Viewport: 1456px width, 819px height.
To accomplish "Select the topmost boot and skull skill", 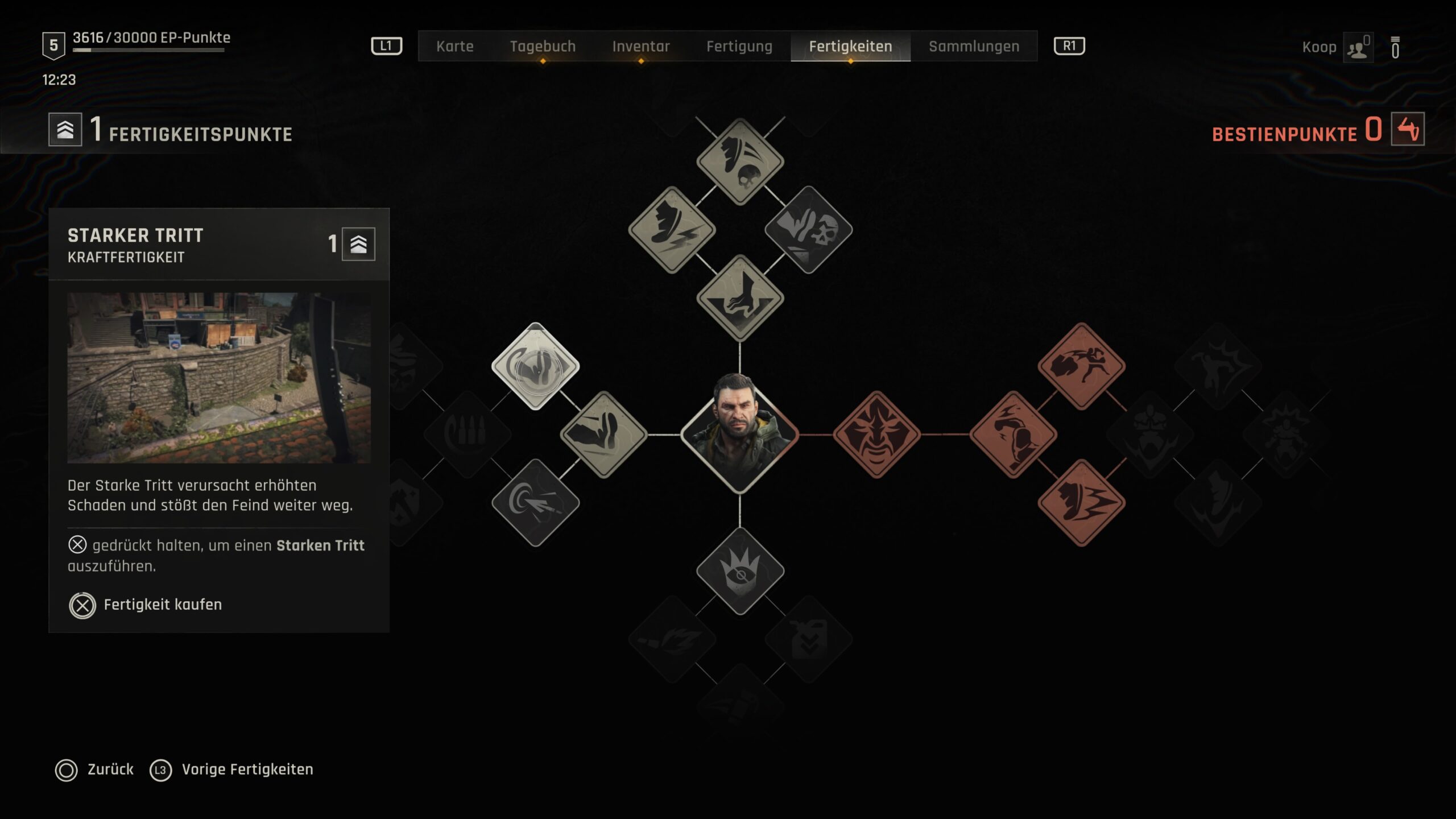I will pyautogui.click(x=740, y=162).
